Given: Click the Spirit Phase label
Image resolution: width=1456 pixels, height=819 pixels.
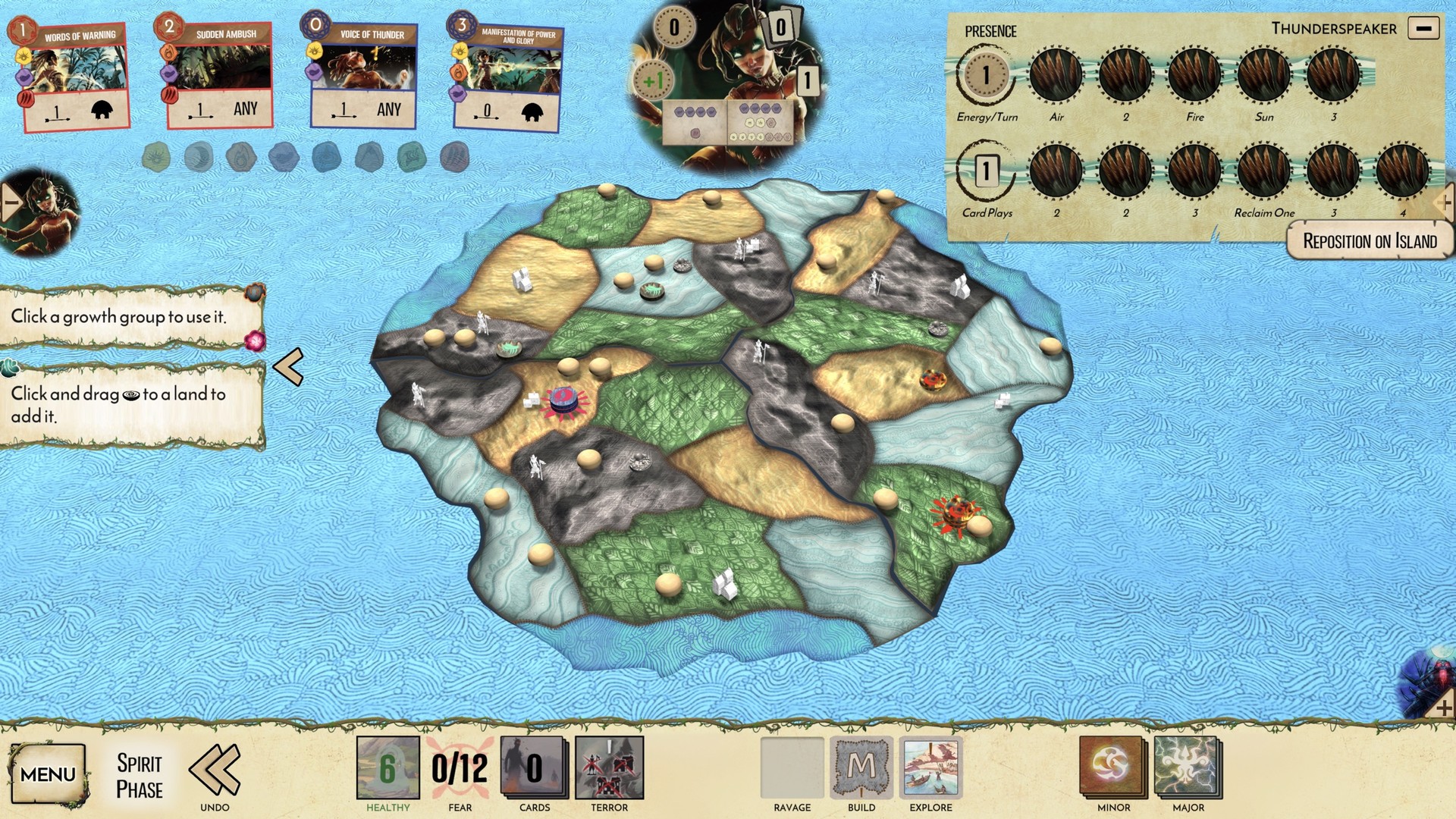Looking at the screenshot, I should [x=139, y=772].
